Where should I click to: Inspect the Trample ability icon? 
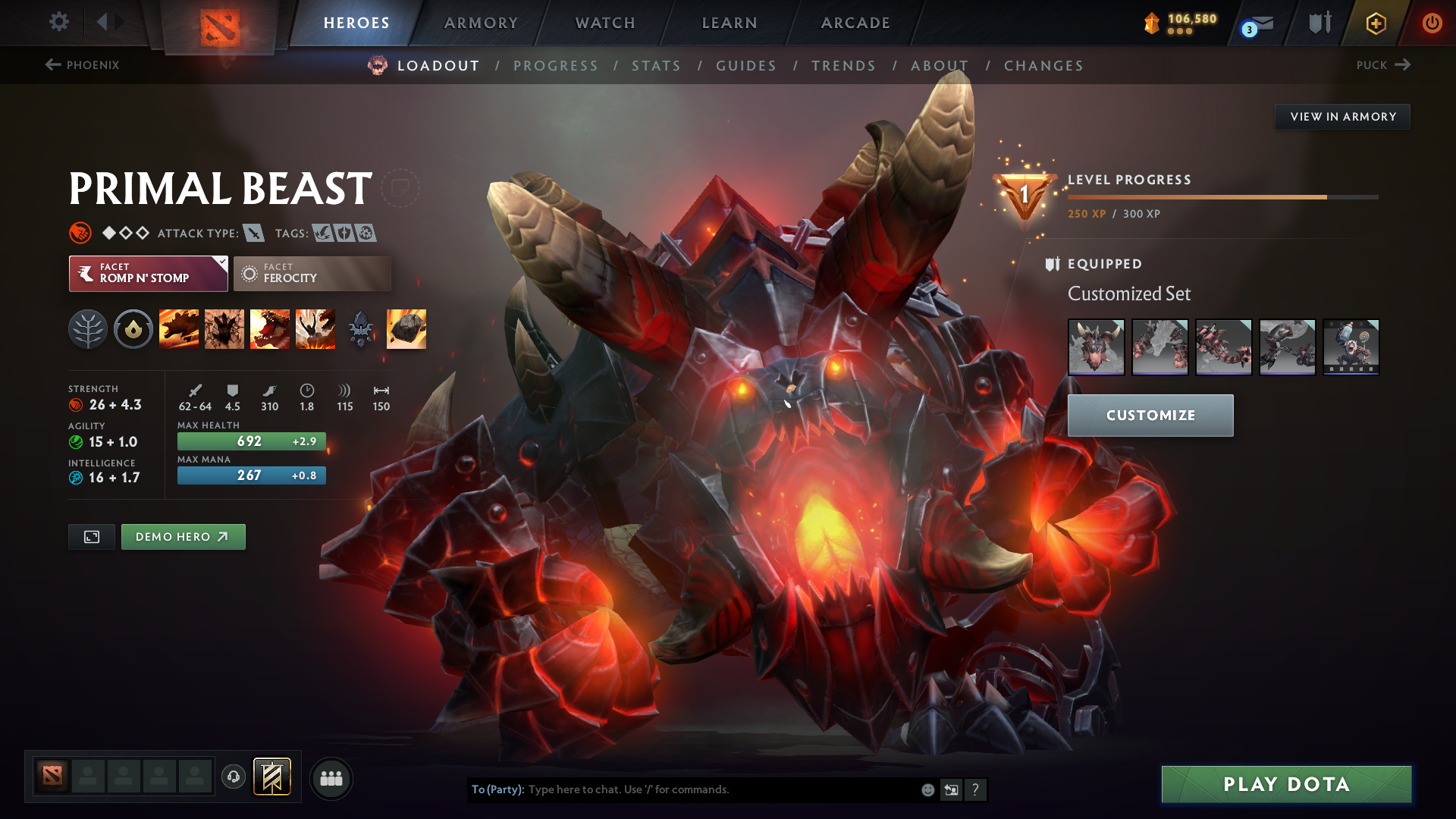[x=224, y=328]
